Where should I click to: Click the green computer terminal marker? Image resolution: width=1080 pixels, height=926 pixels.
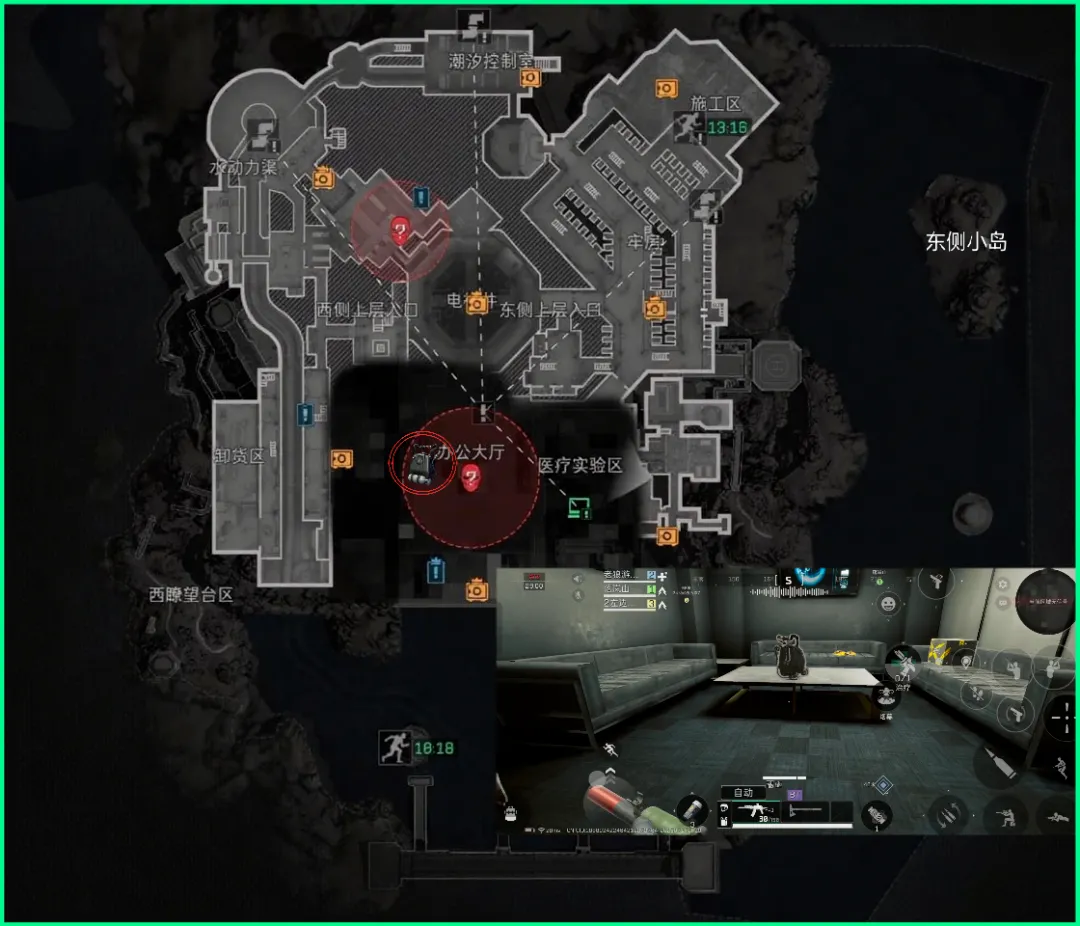point(579,506)
